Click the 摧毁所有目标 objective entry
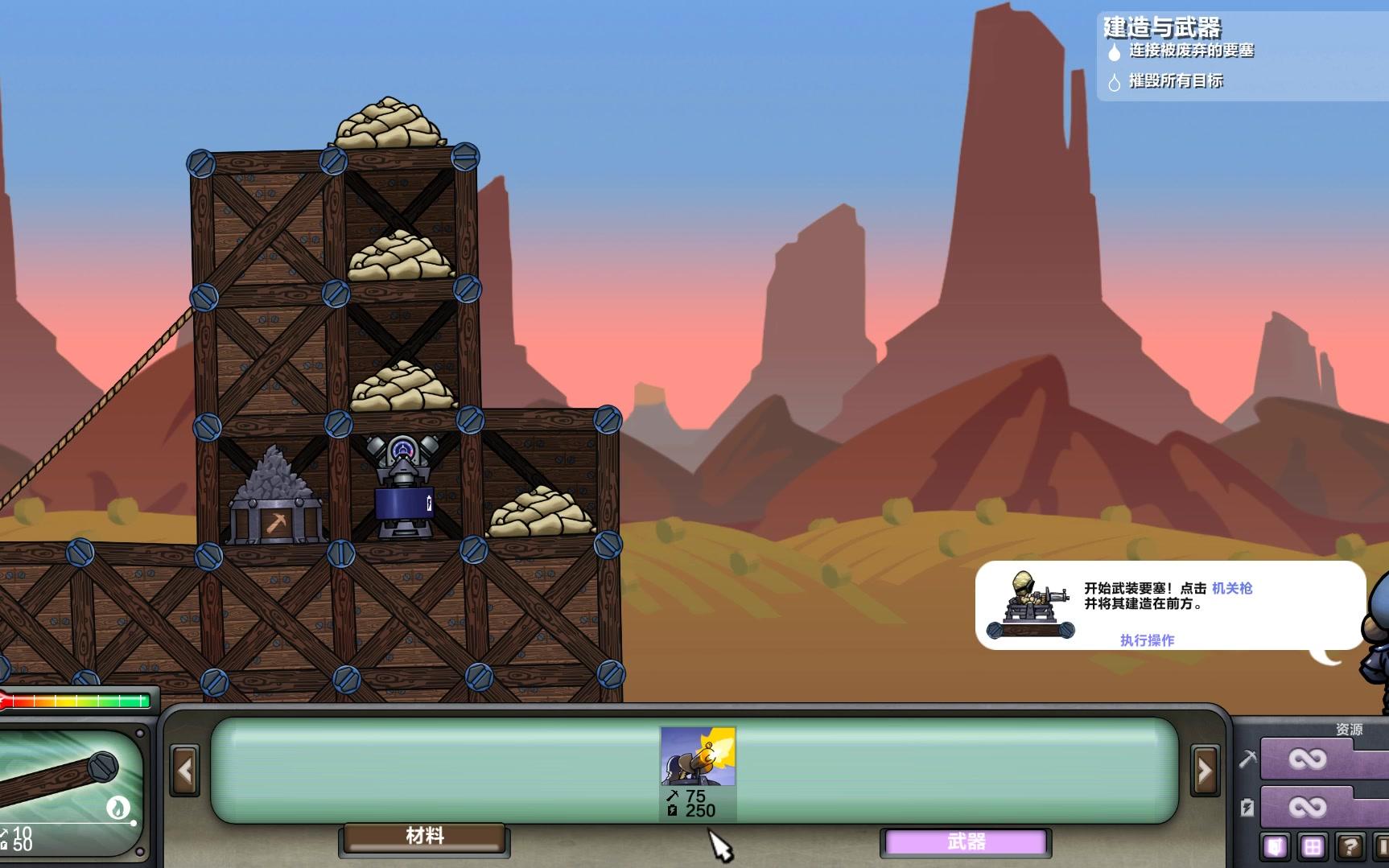Viewport: 1389px width, 868px height. [x=1175, y=80]
